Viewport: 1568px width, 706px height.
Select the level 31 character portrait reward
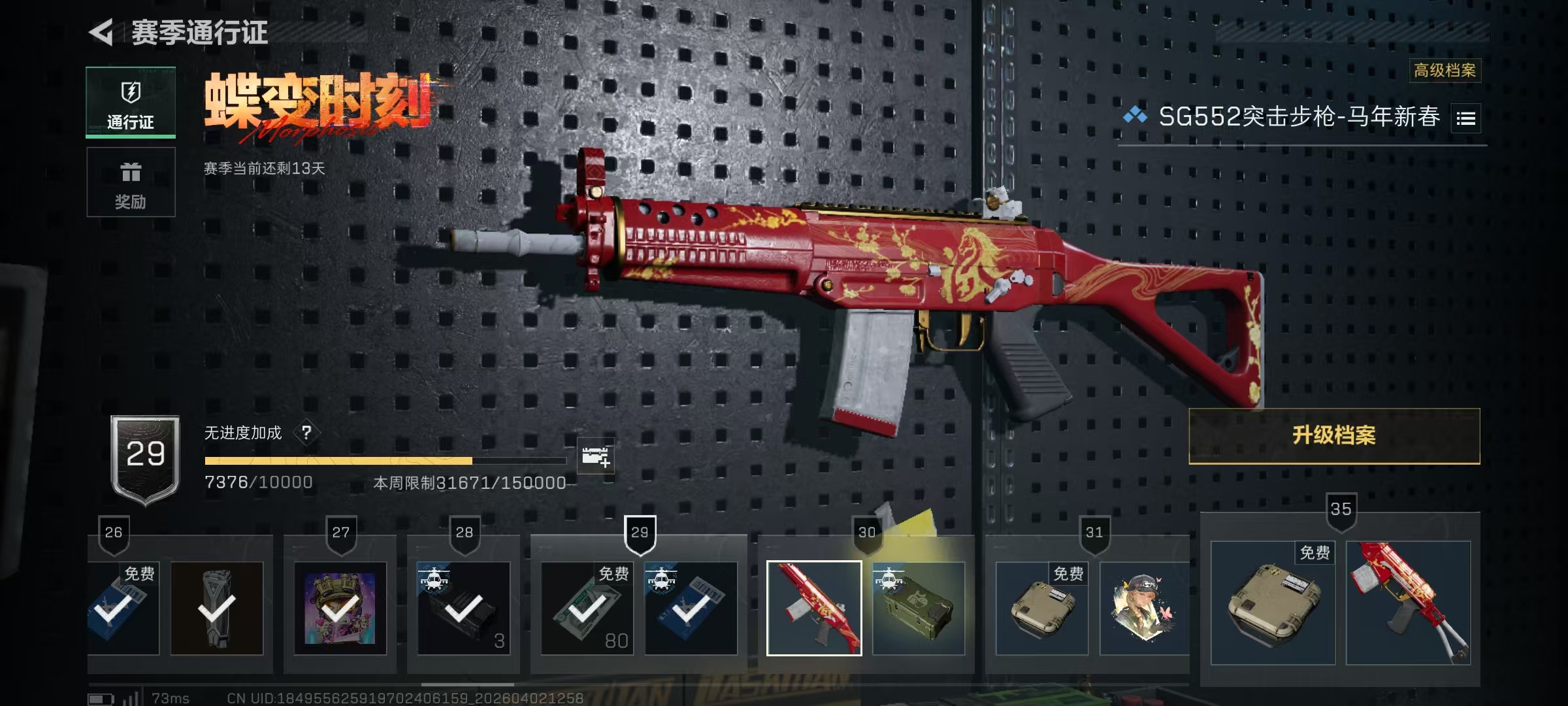point(1143,609)
